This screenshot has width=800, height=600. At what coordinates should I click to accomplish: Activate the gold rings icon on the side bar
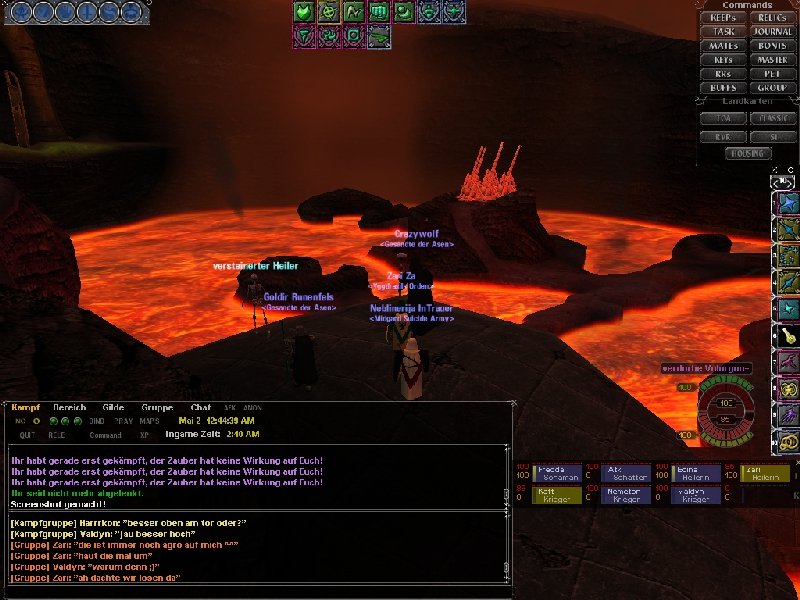tap(789, 440)
